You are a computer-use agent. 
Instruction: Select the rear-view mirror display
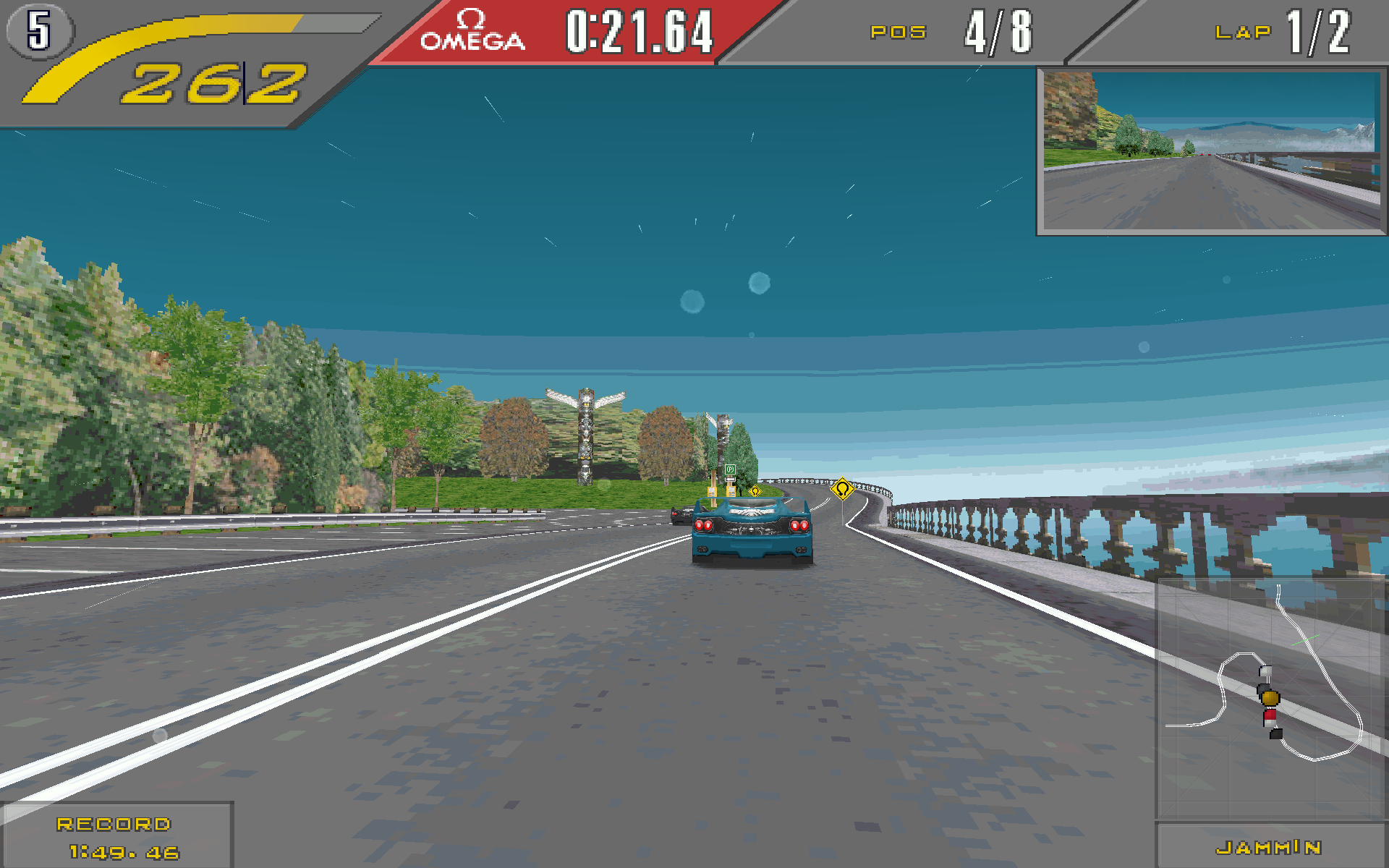(x=1212, y=152)
